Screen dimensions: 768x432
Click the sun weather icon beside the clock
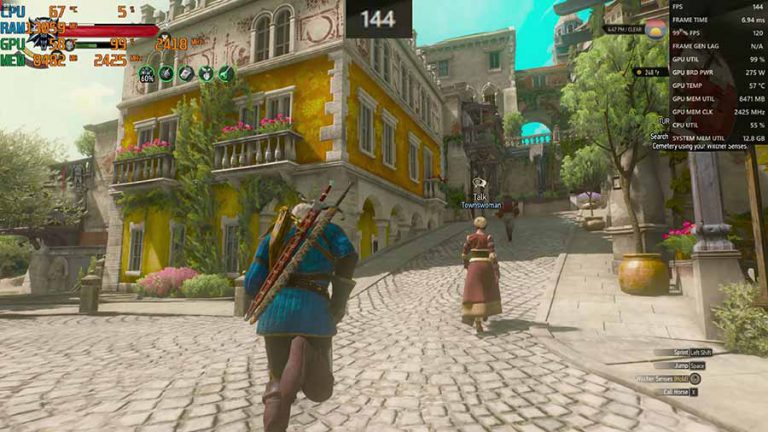coord(656,29)
